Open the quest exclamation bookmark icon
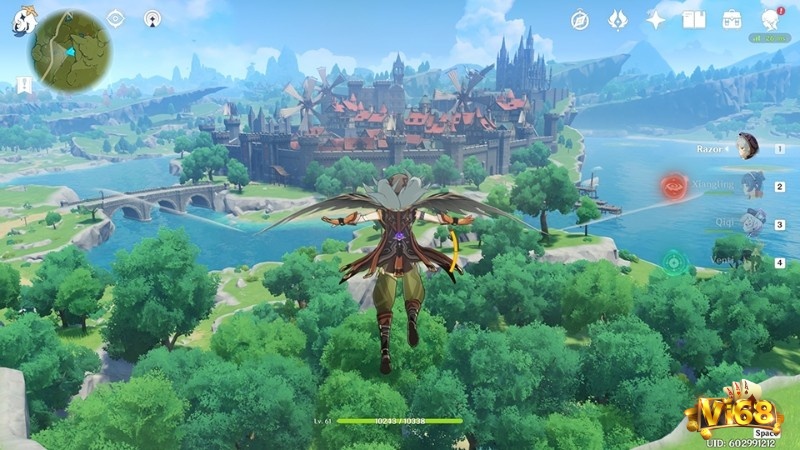 22,87
